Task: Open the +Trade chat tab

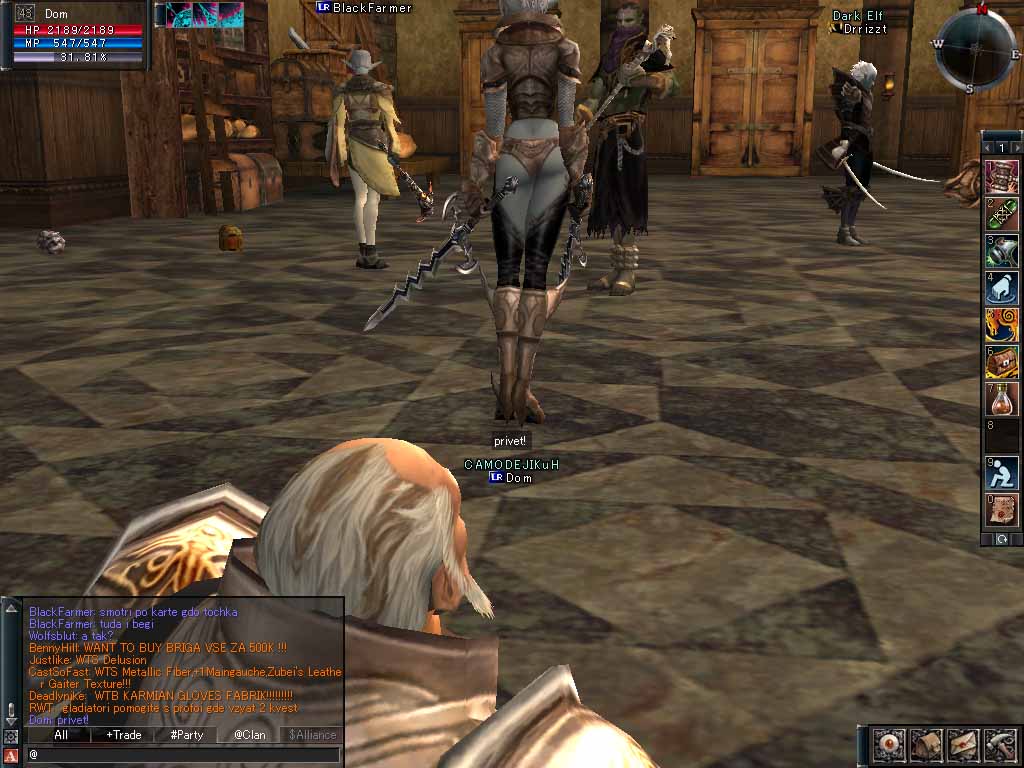Action: coord(124,735)
